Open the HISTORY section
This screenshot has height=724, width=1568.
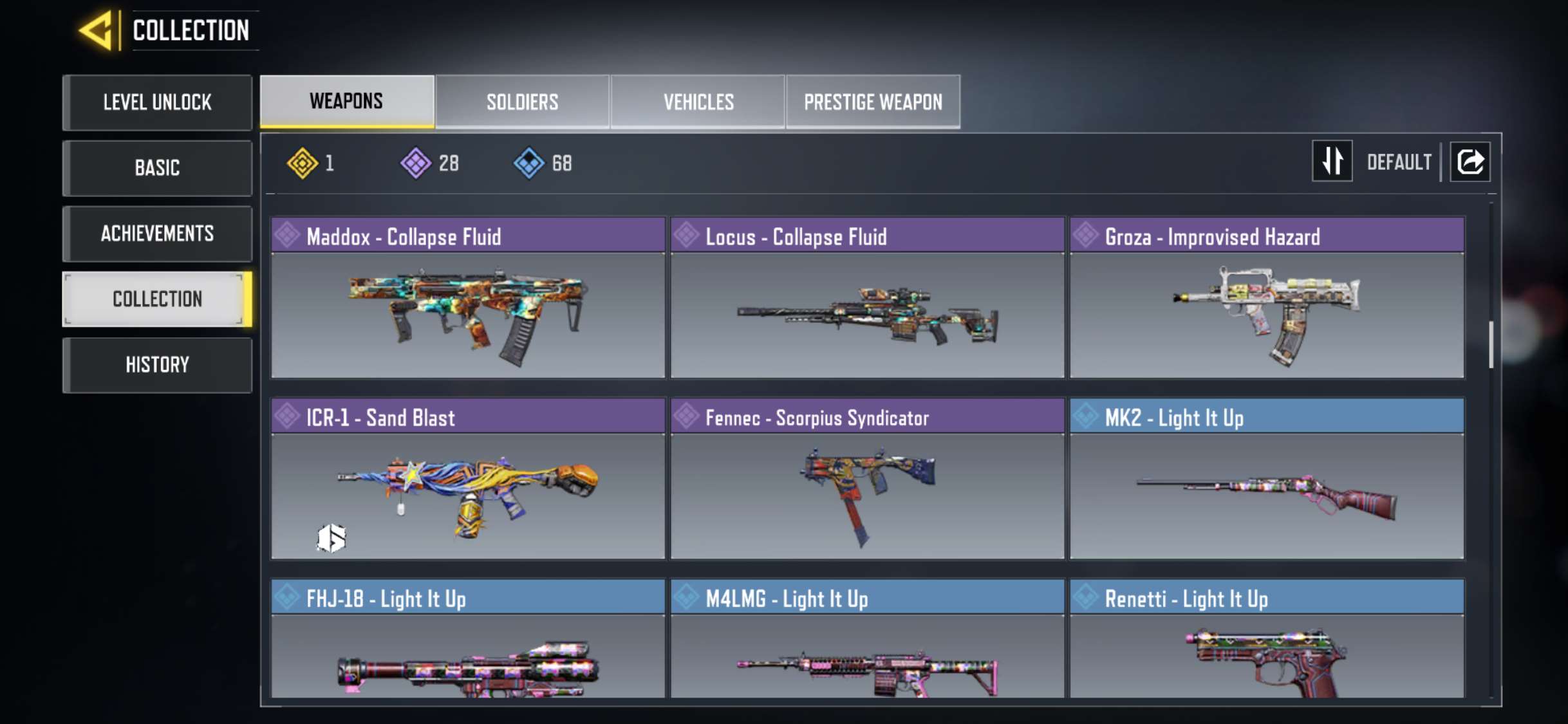[156, 365]
